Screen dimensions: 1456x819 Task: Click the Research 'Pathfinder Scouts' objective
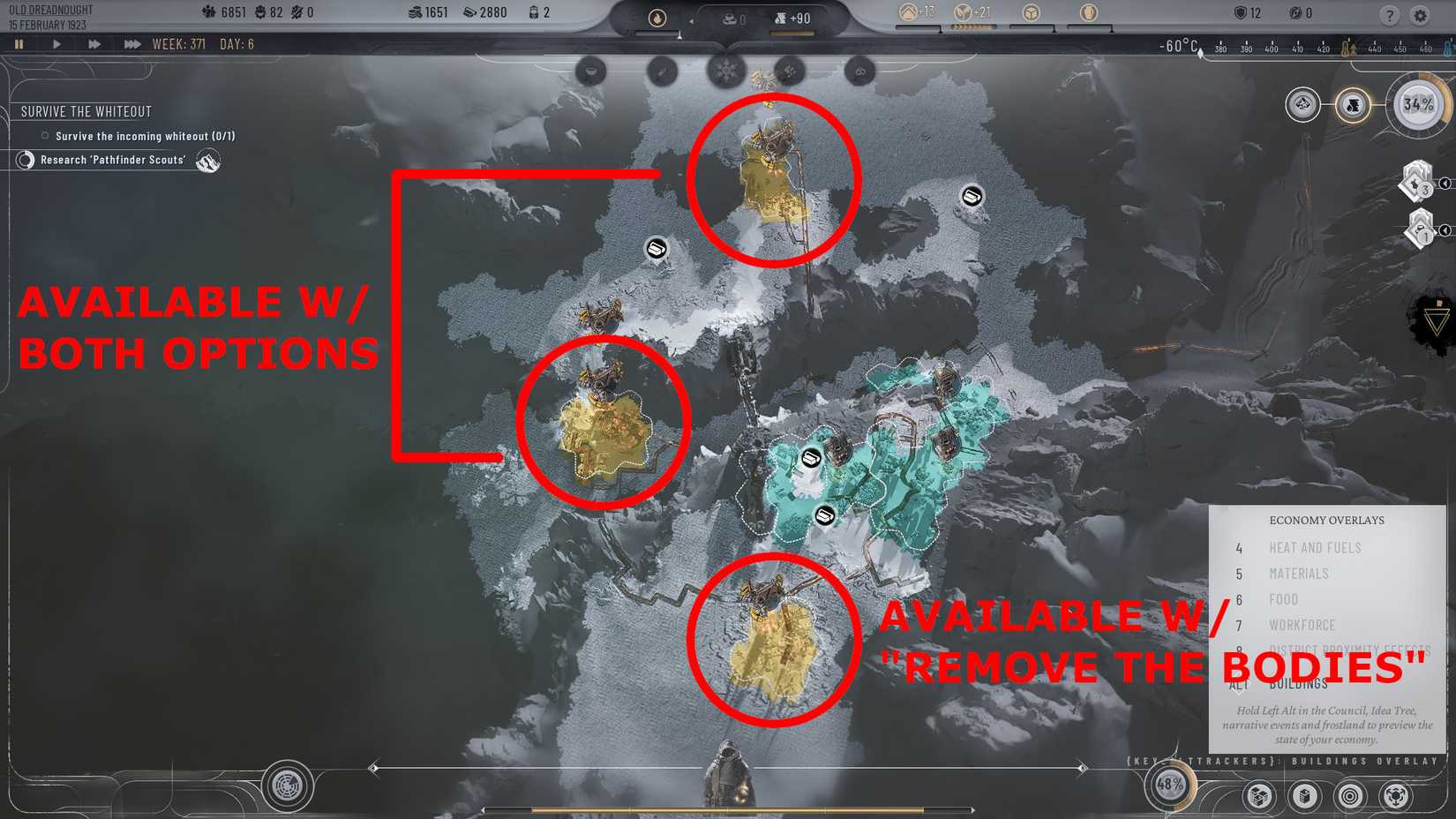pos(115,160)
